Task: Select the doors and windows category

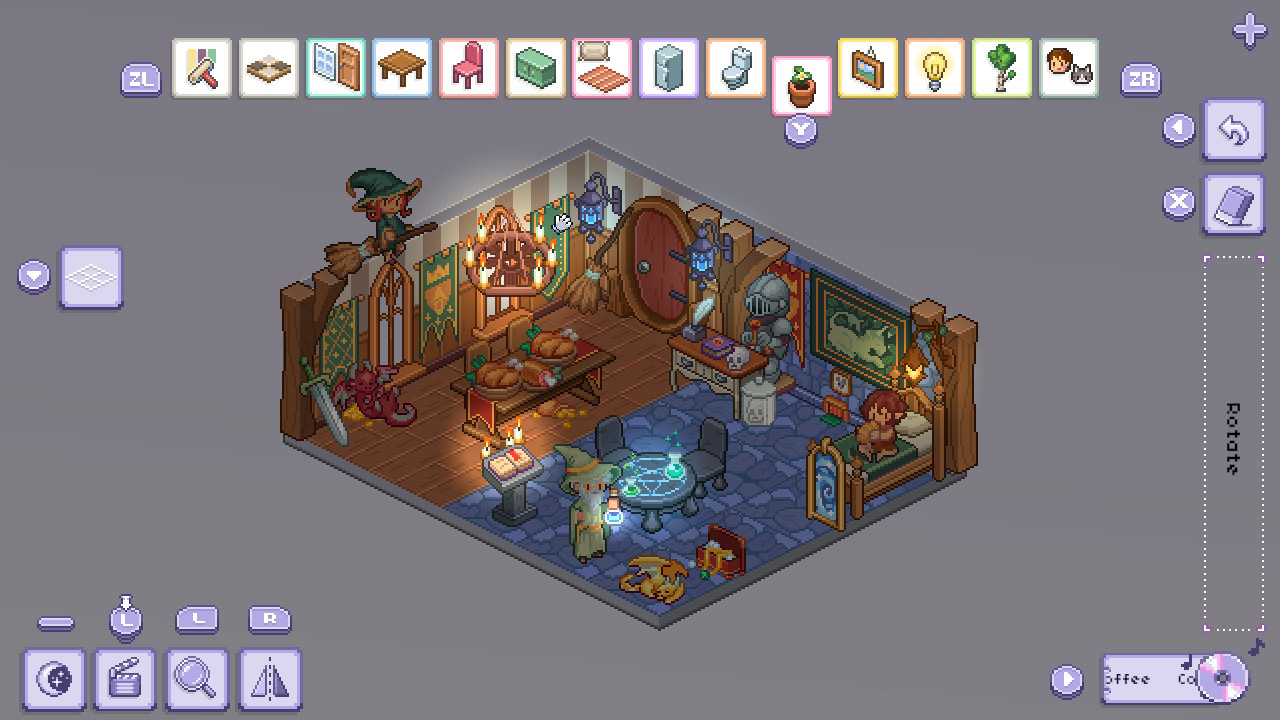Action: 334,68
